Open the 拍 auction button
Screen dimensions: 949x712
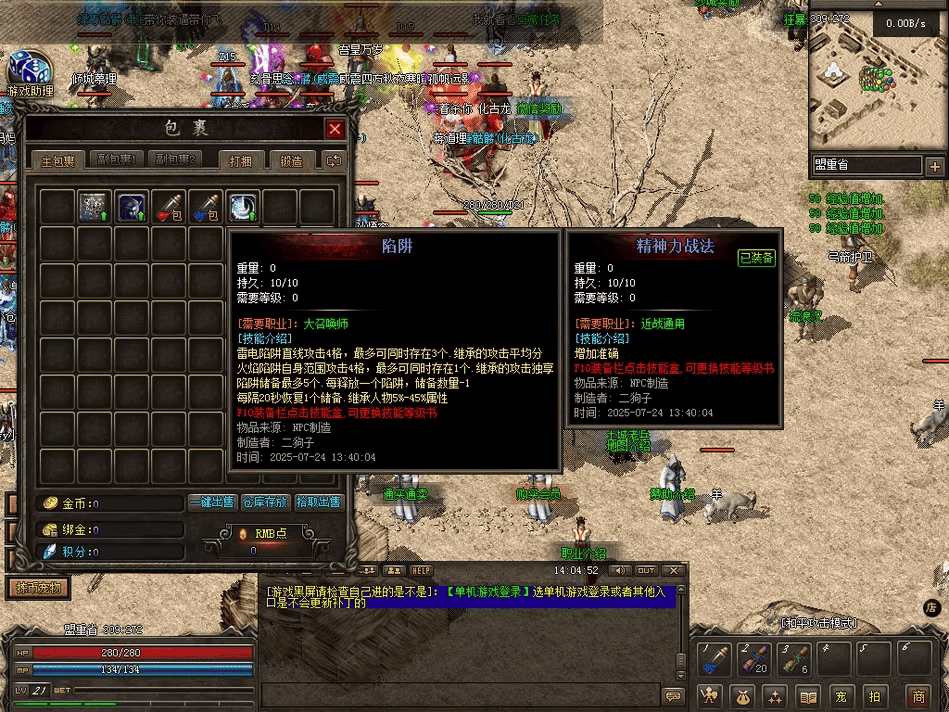[x=874, y=695]
